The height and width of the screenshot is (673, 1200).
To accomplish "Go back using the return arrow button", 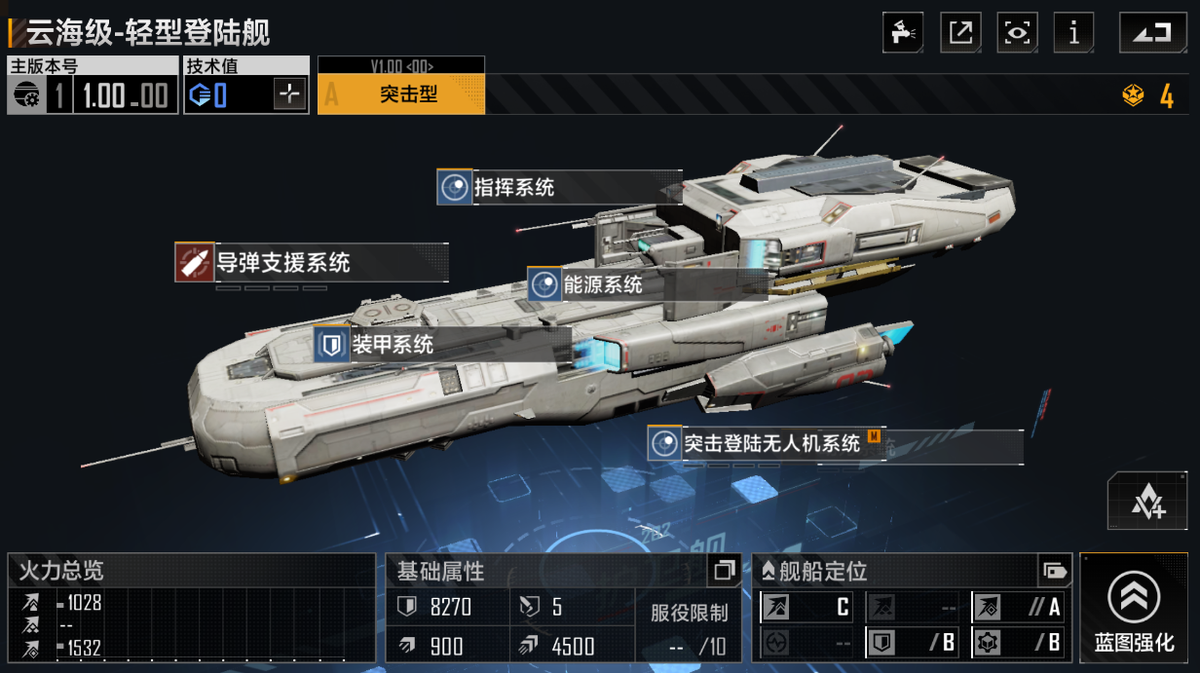I will coord(1152,33).
